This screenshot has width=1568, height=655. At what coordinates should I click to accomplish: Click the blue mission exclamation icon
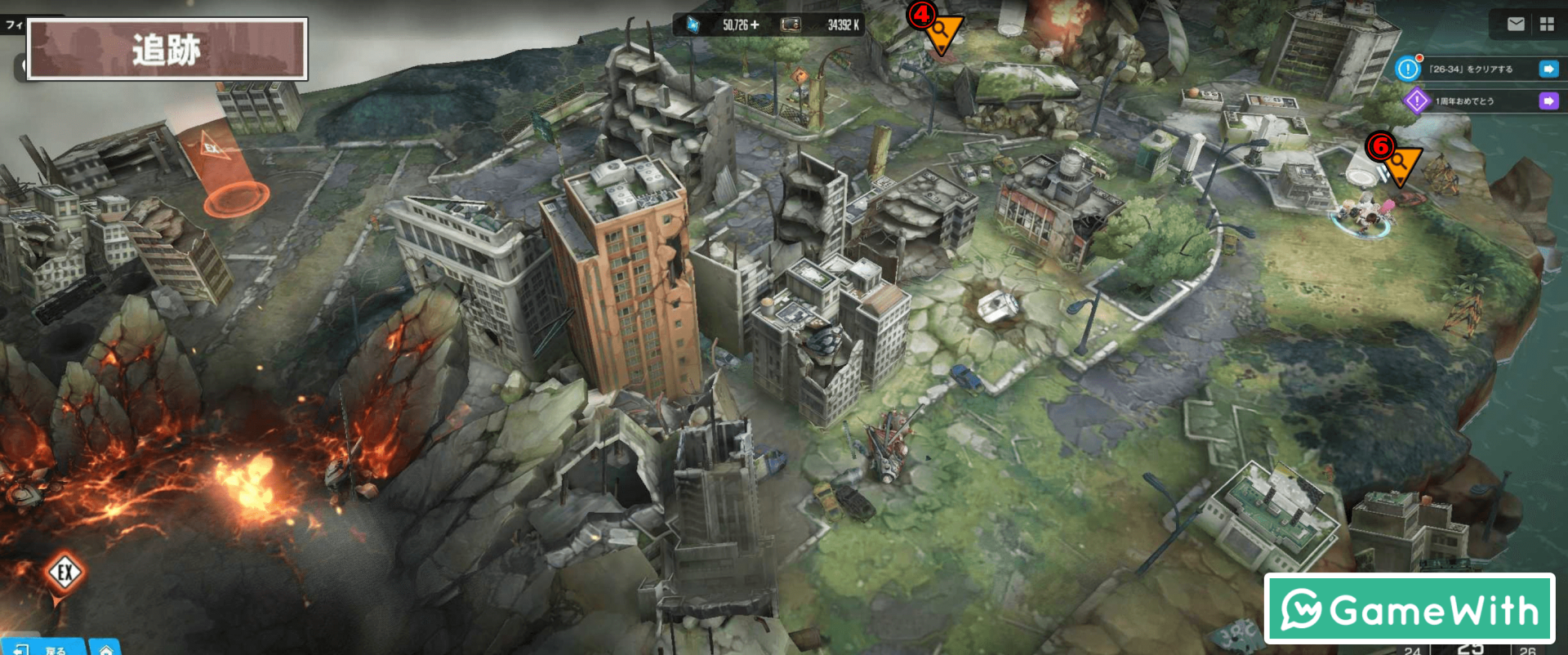(1408, 69)
